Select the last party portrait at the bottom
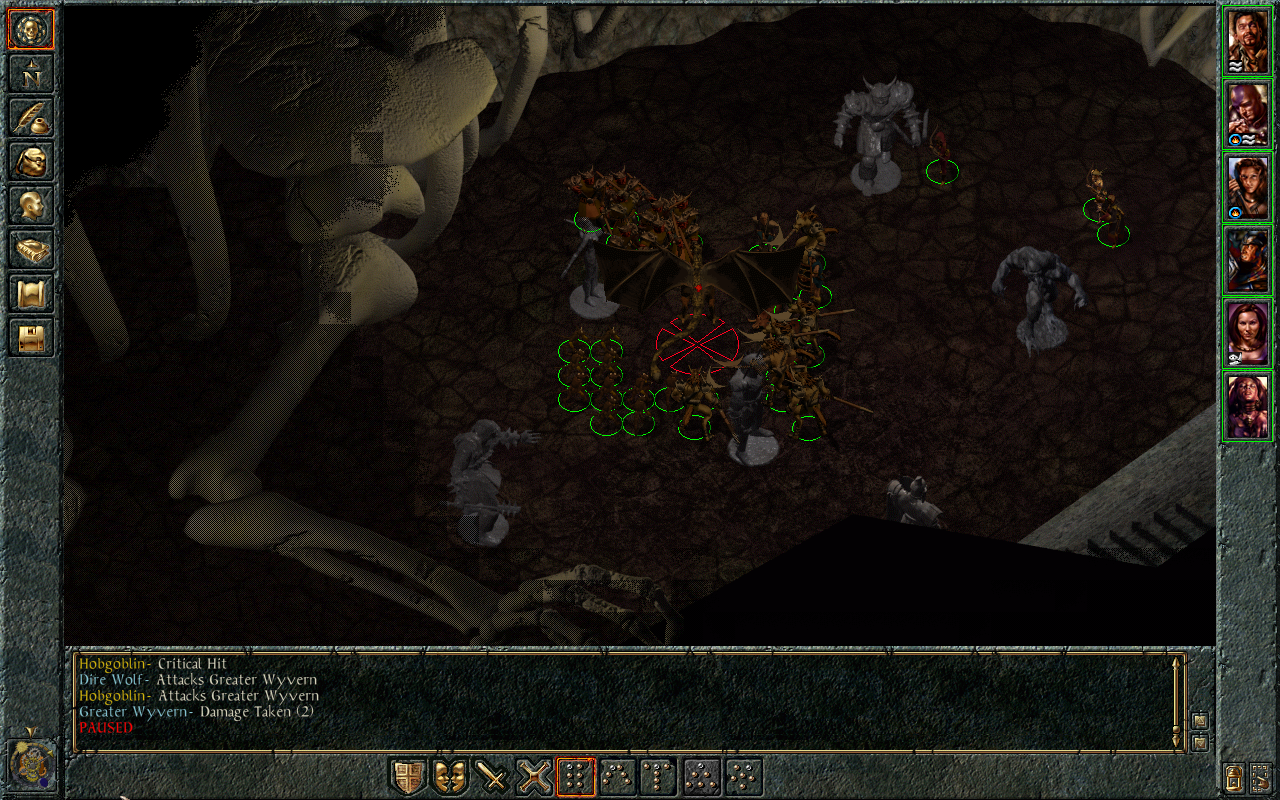Screen dimensions: 1280x800 click(x=1247, y=406)
